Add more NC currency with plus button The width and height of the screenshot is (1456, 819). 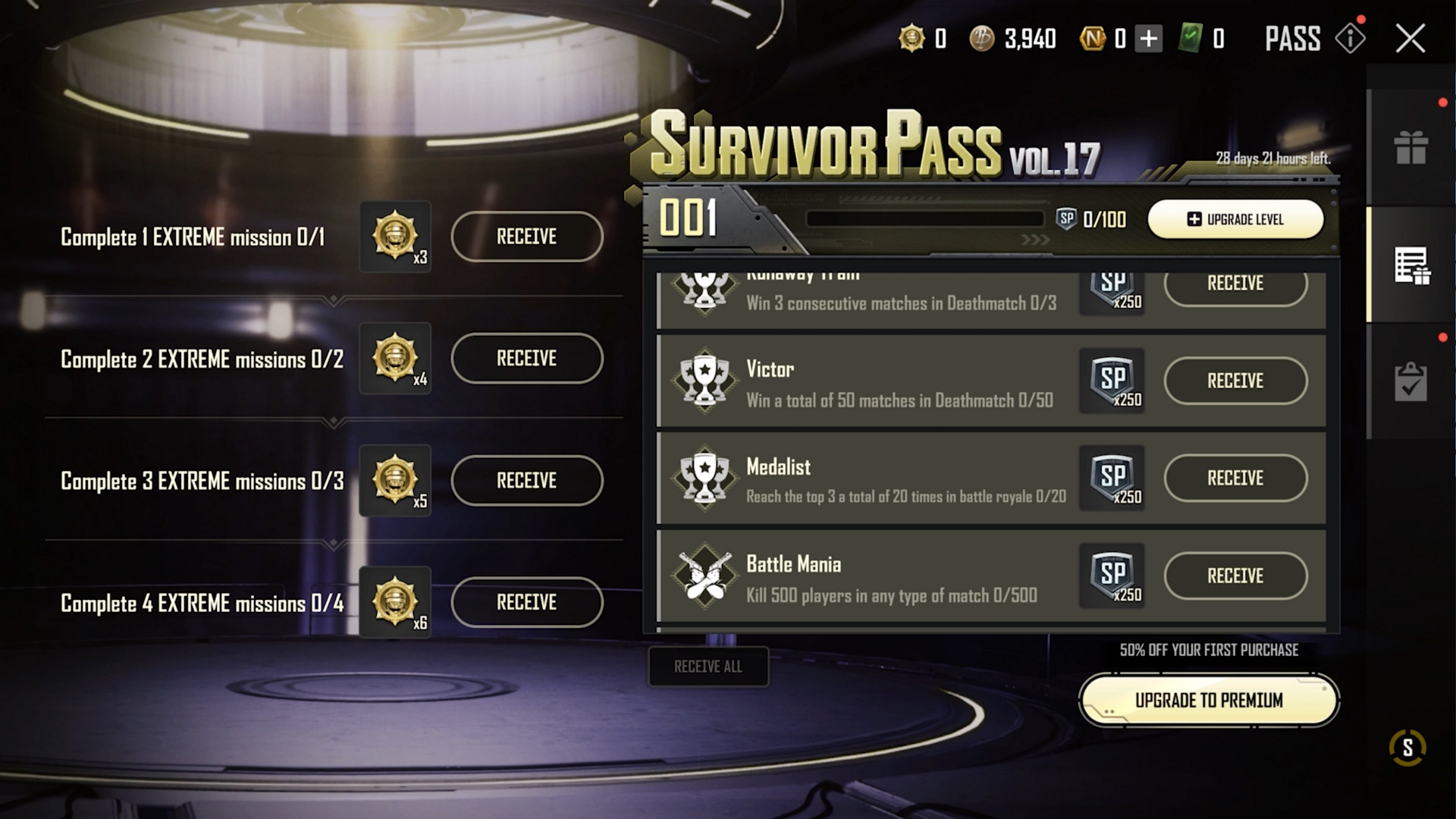pyautogui.click(x=1148, y=38)
